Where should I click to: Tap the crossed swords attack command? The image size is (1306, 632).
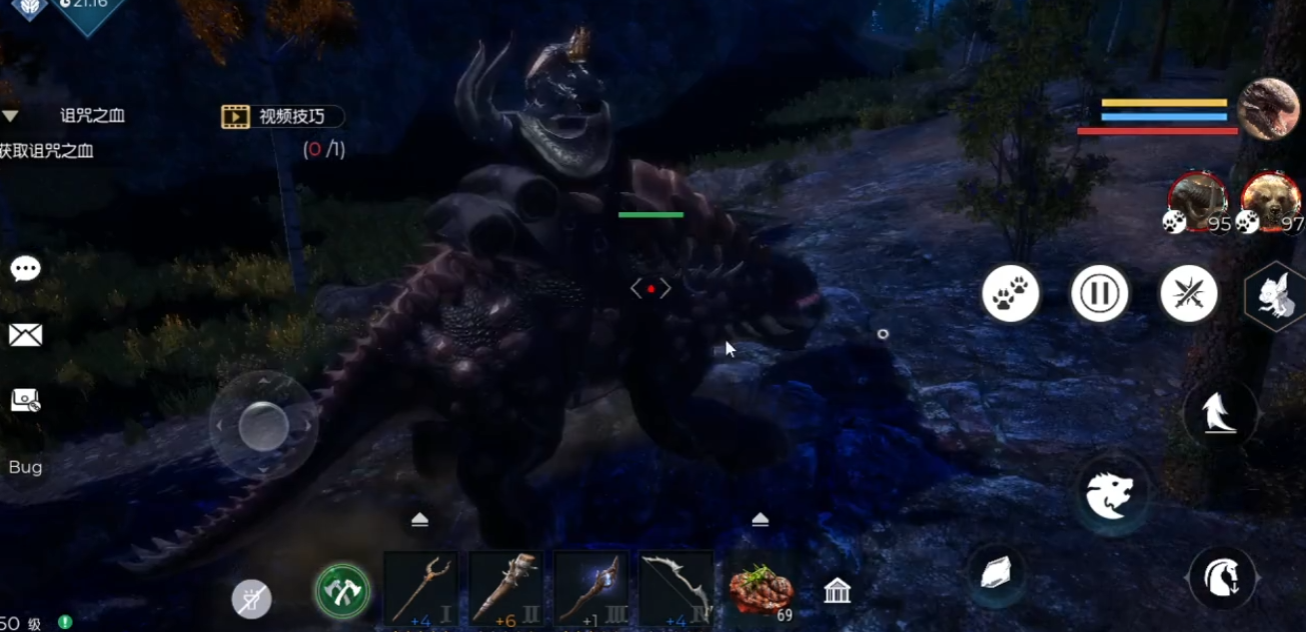[1188, 294]
